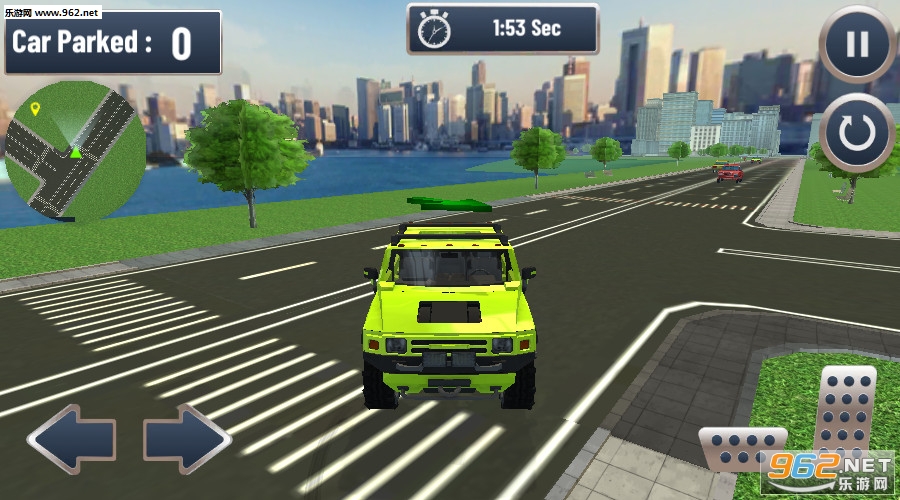This screenshot has width=900, height=500.
Task: Tap the circular restart arrow button
Action: tap(857, 133)
